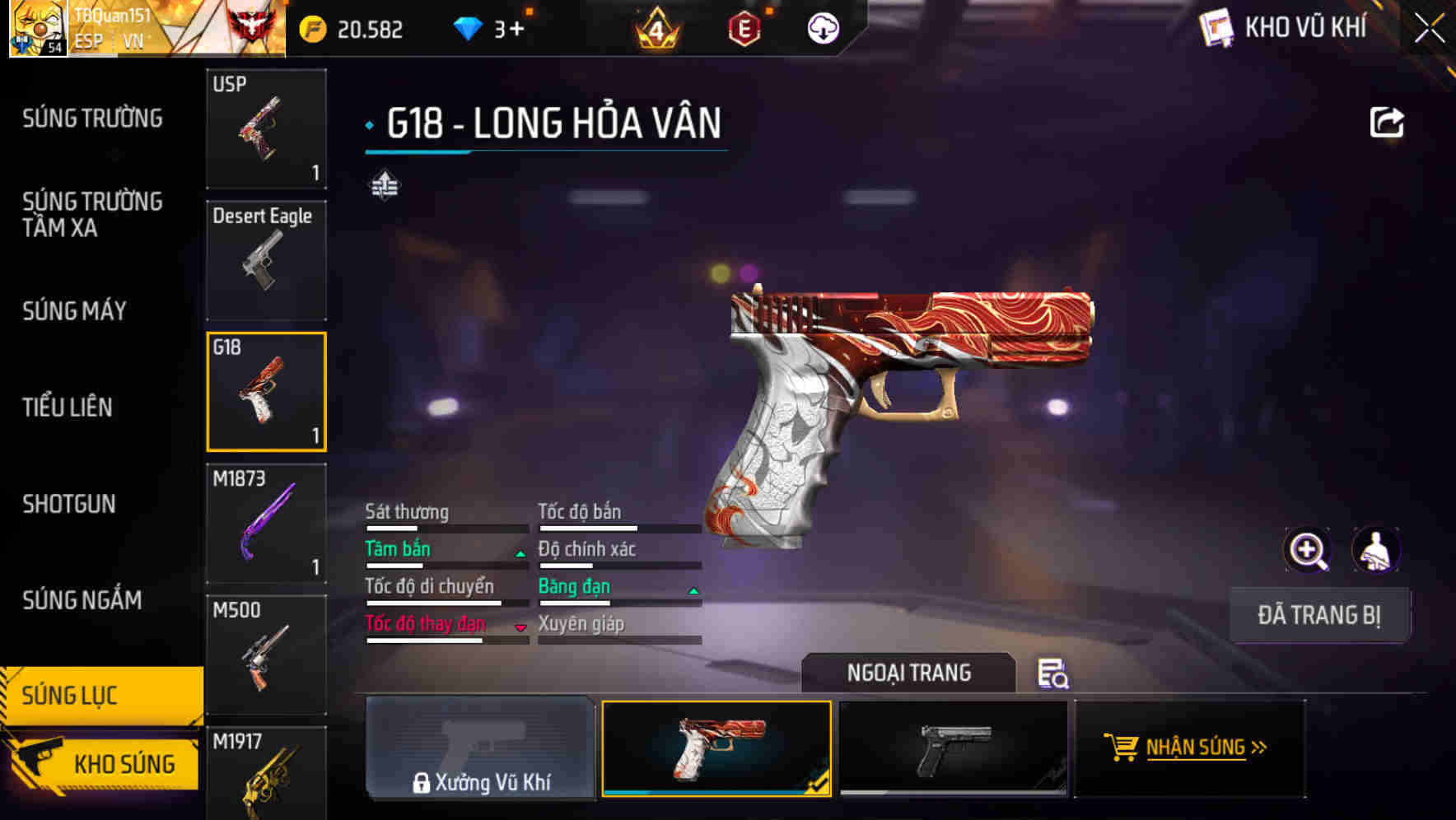Open Súng Trường Tầm Xa category
This screenshot has width=1456, height=820.
point(92,214)
